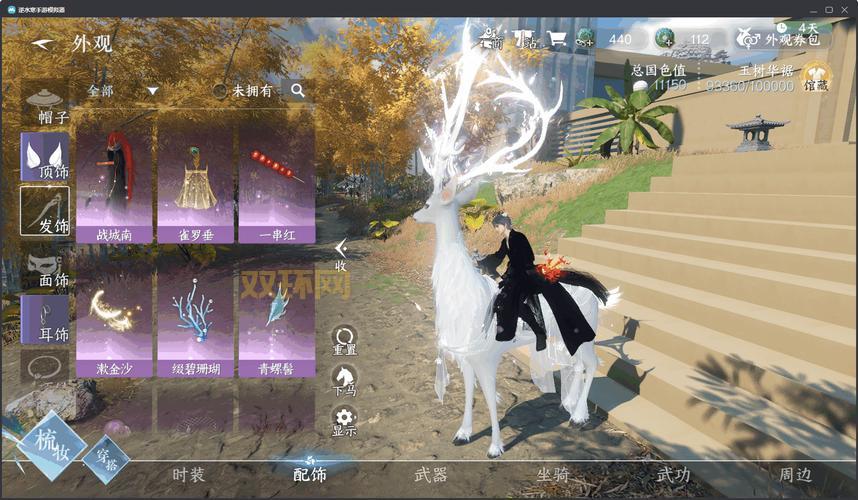Open the 外观券包 voucher pack
858x500 pixels.
(x=784, y=40)
